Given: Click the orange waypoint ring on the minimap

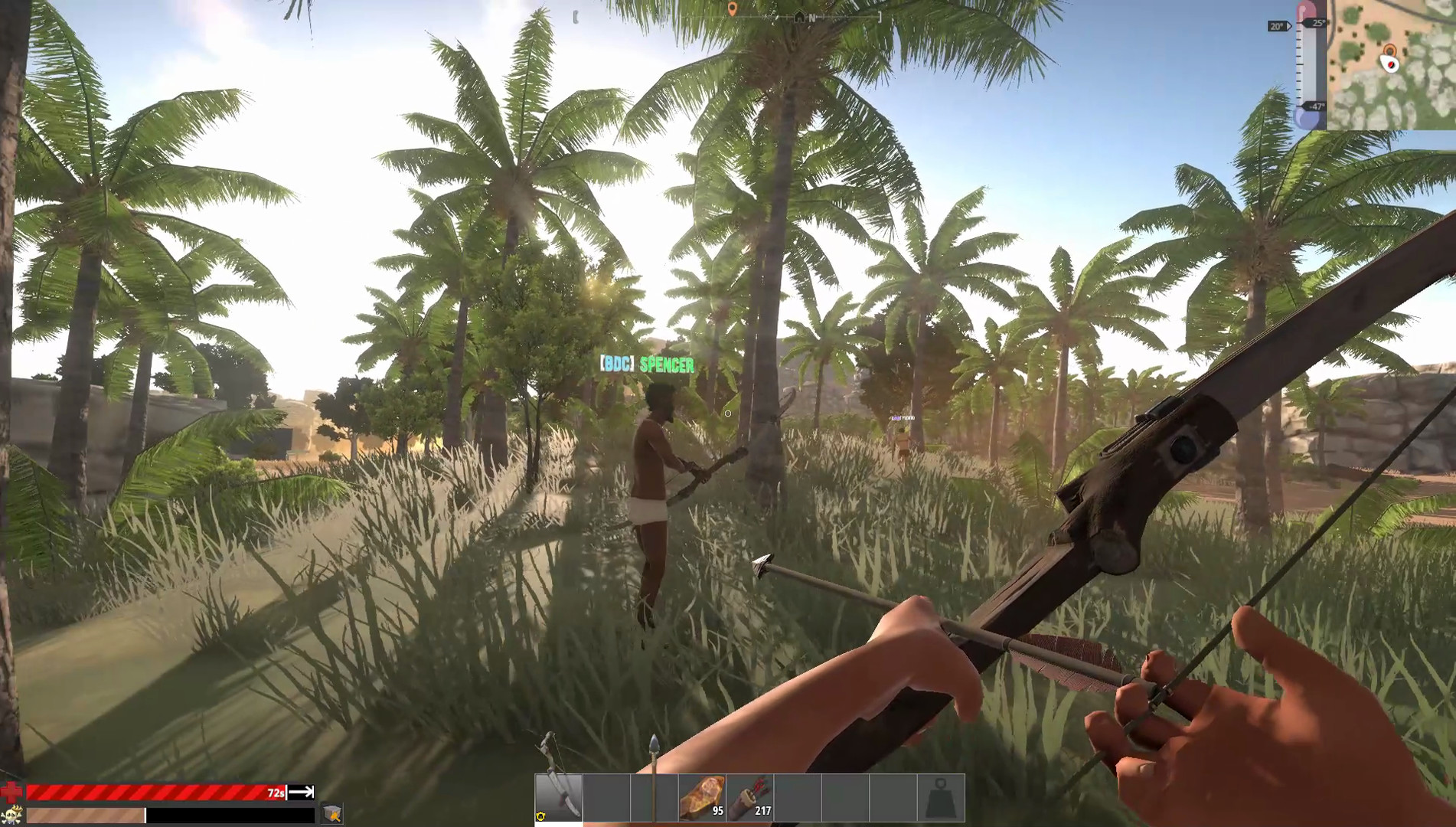Looking at the screenshot, I should (x=1390, y=50).
